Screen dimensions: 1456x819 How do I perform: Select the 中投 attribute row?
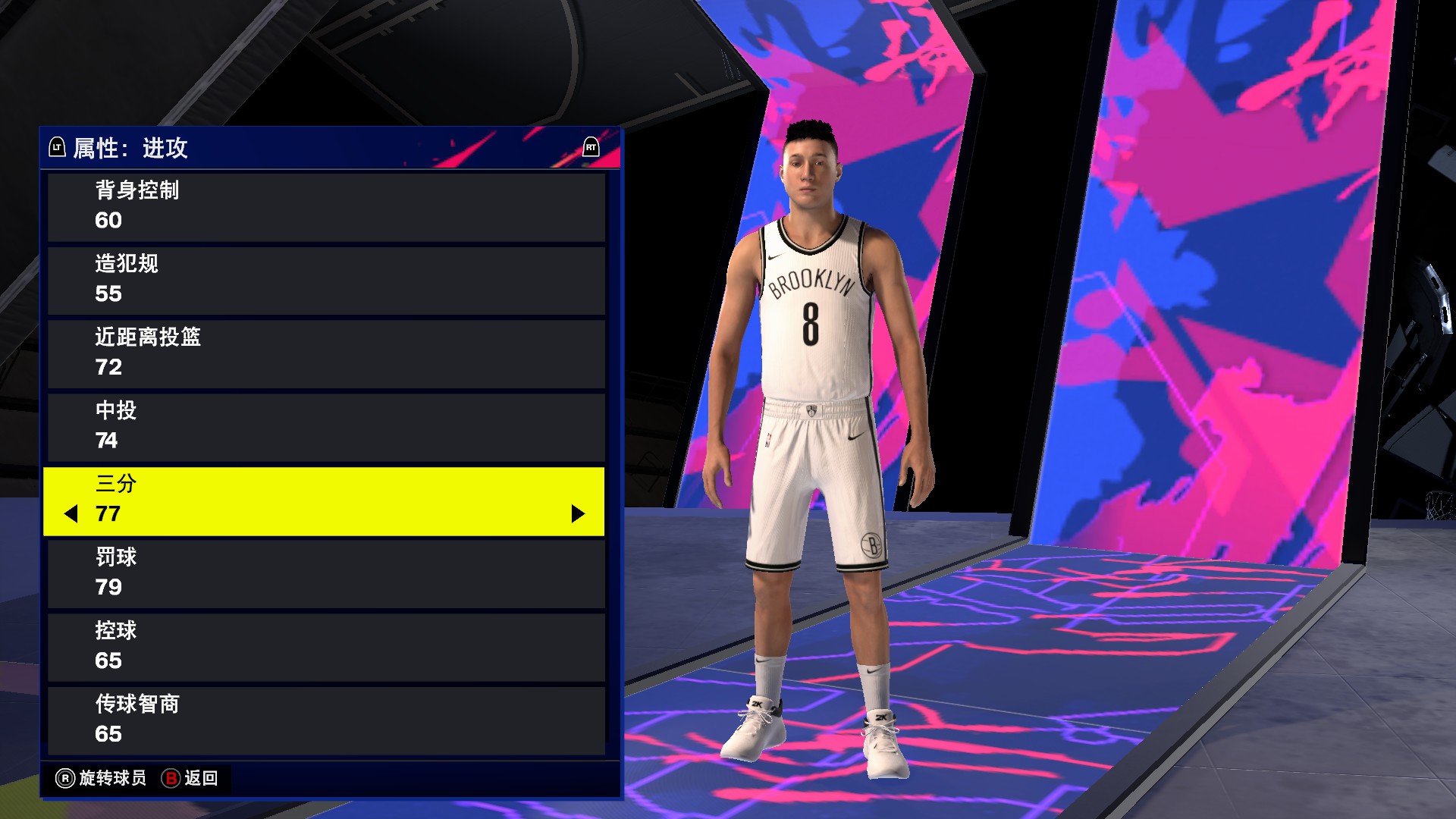pyautogui.click(x=326, y=427)
